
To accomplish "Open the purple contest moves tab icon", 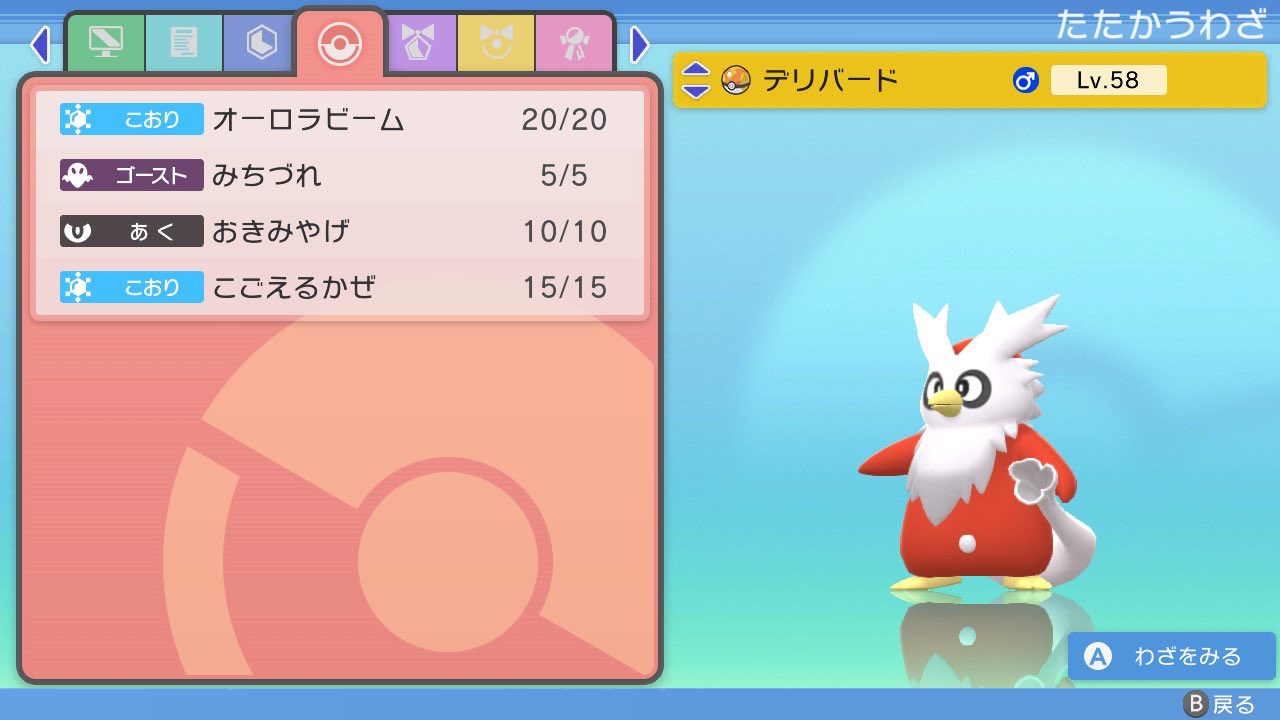I will coord(419,42).
